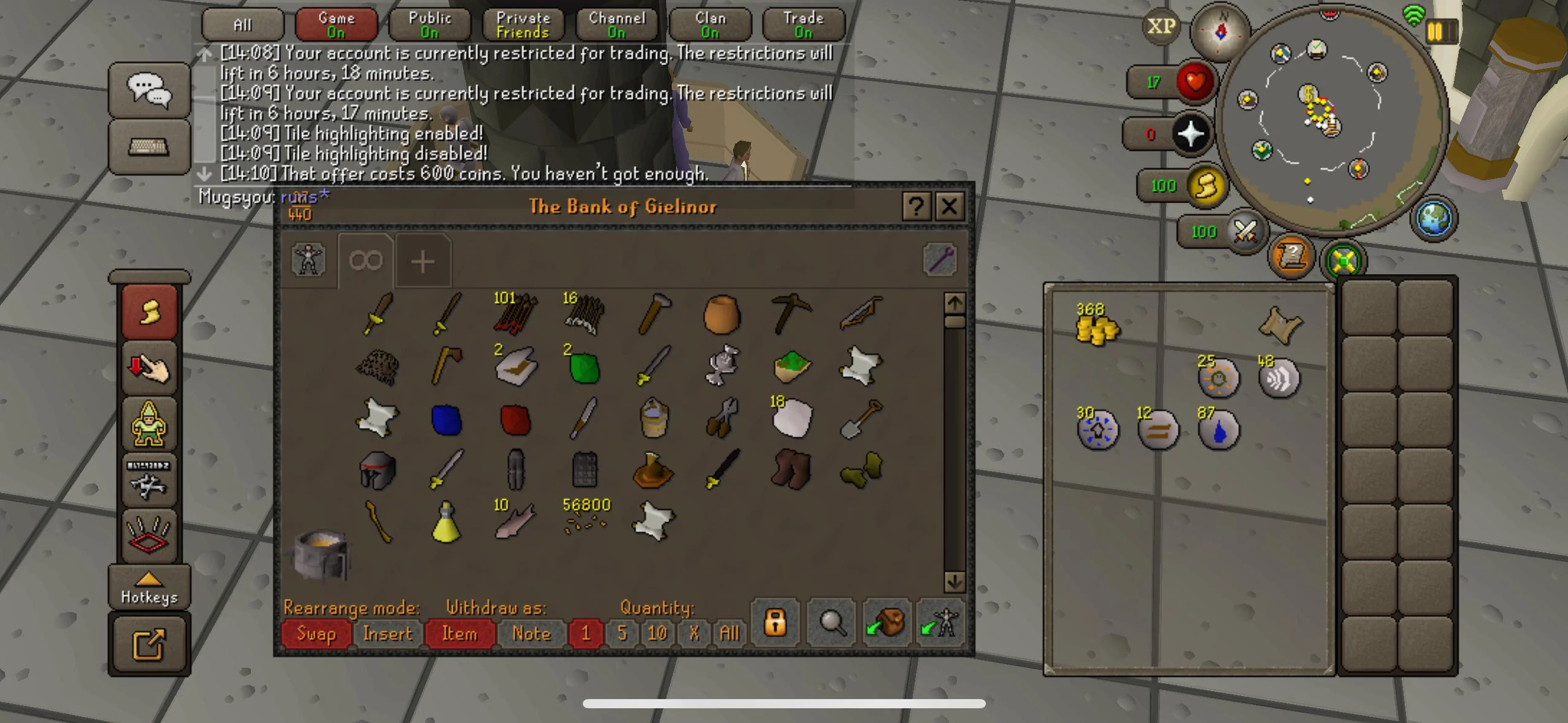Deposit your inventory into the bank
This screenshot has height=723, width=1568.
886,624
